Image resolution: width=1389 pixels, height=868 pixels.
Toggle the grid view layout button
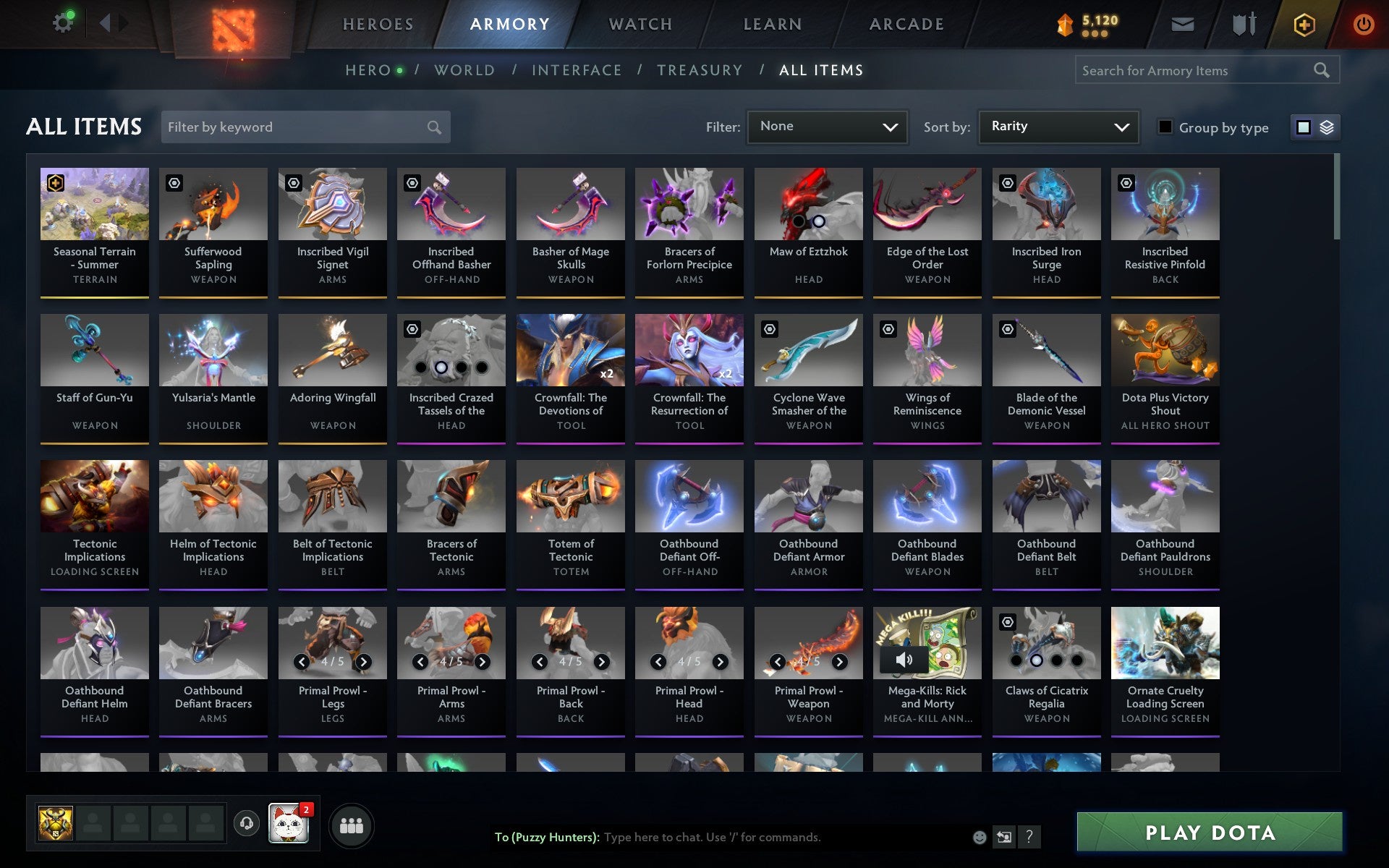(1304, 127)
